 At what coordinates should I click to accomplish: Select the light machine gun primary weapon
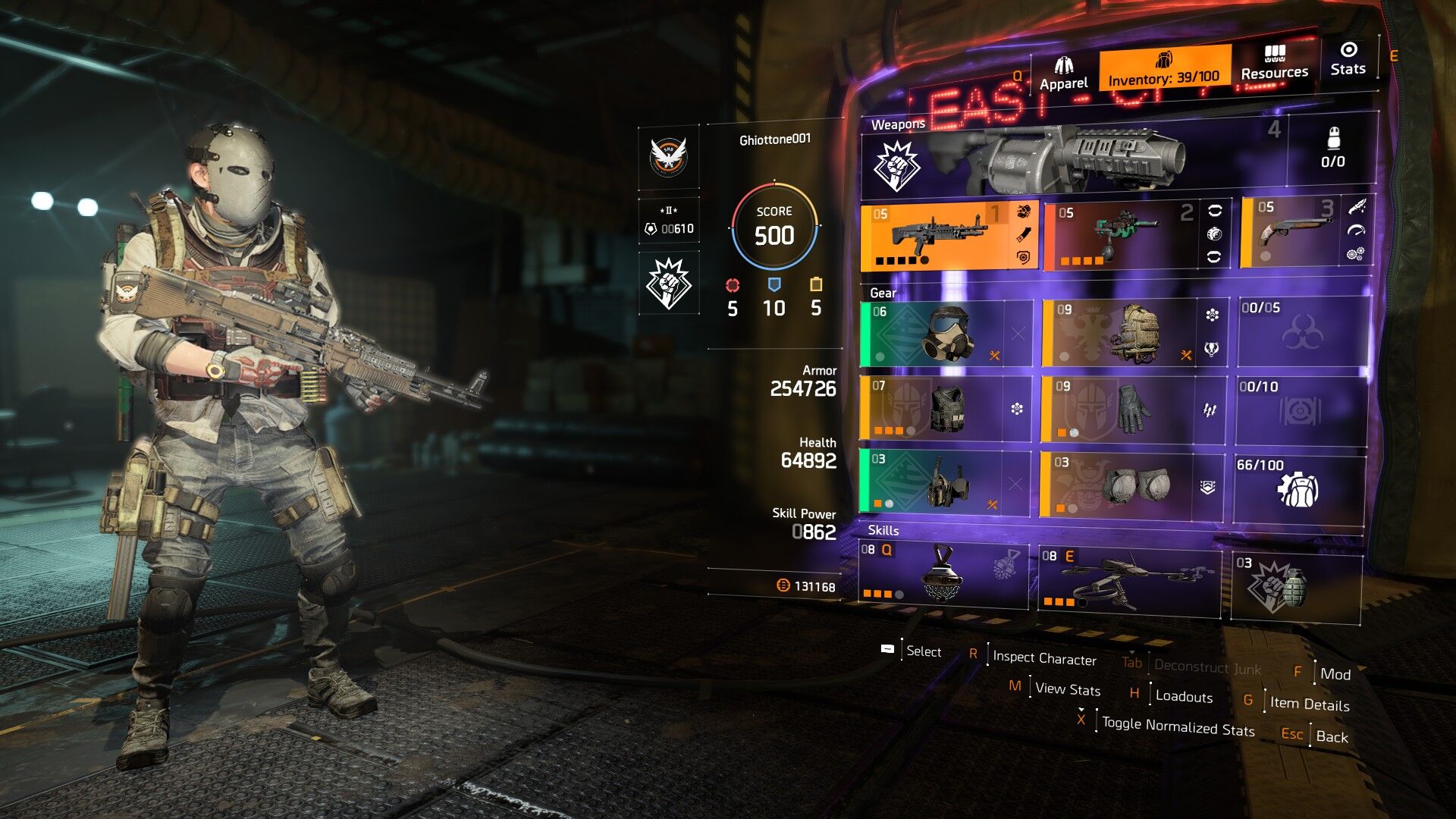(940, 236)
